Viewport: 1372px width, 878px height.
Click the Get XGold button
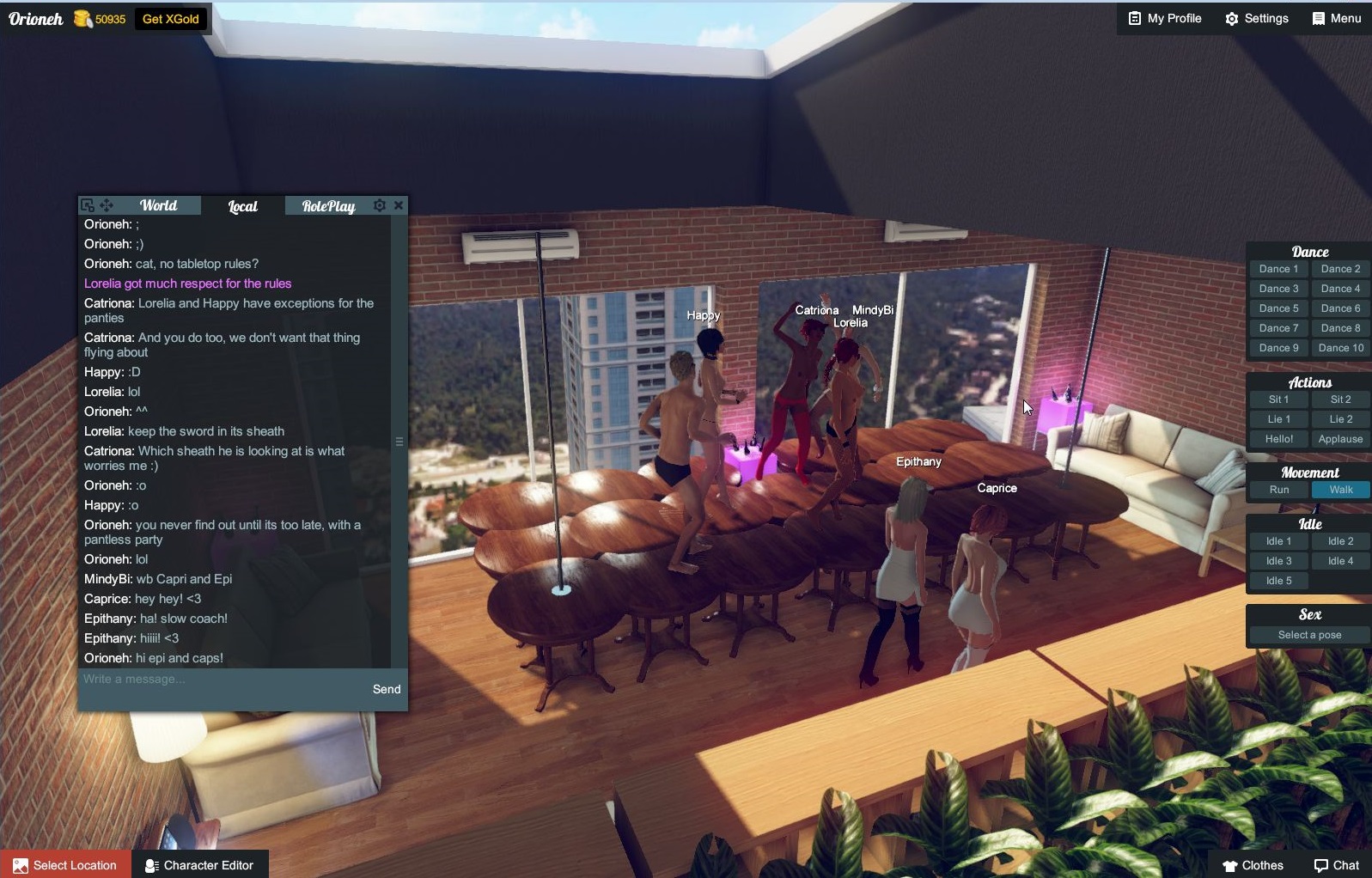170,18
